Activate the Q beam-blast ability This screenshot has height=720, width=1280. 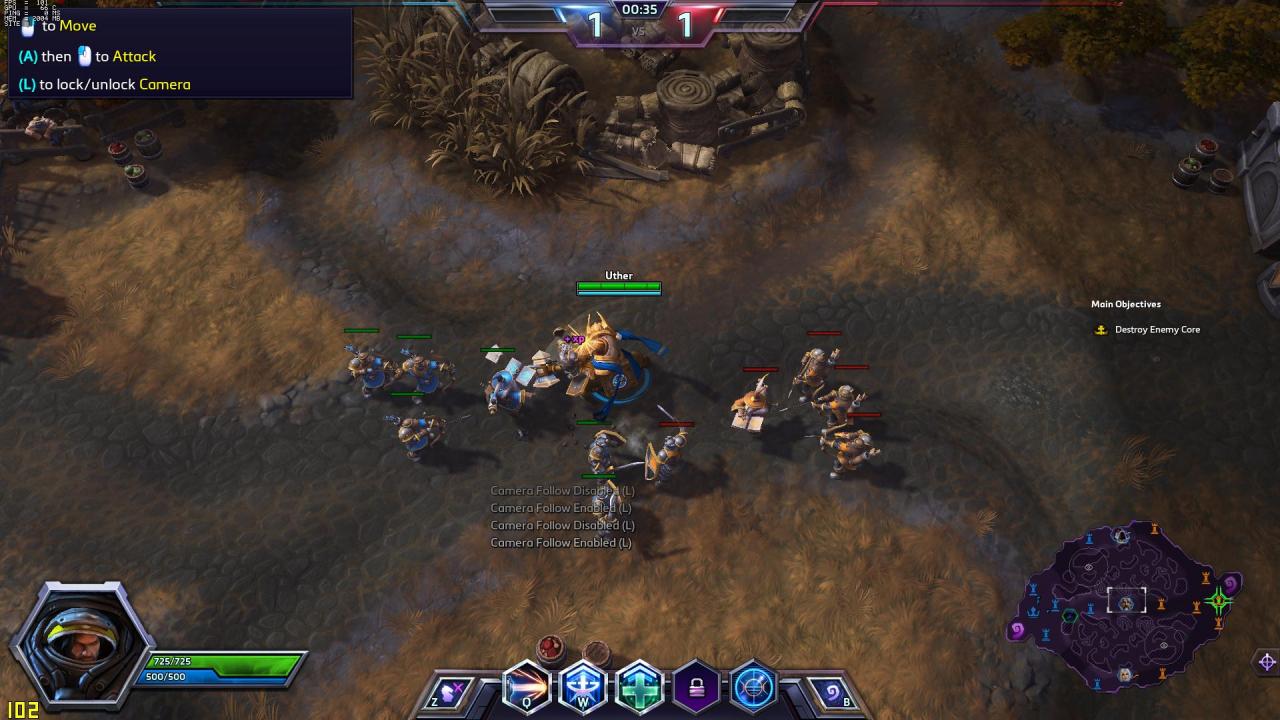pos(527,688)
